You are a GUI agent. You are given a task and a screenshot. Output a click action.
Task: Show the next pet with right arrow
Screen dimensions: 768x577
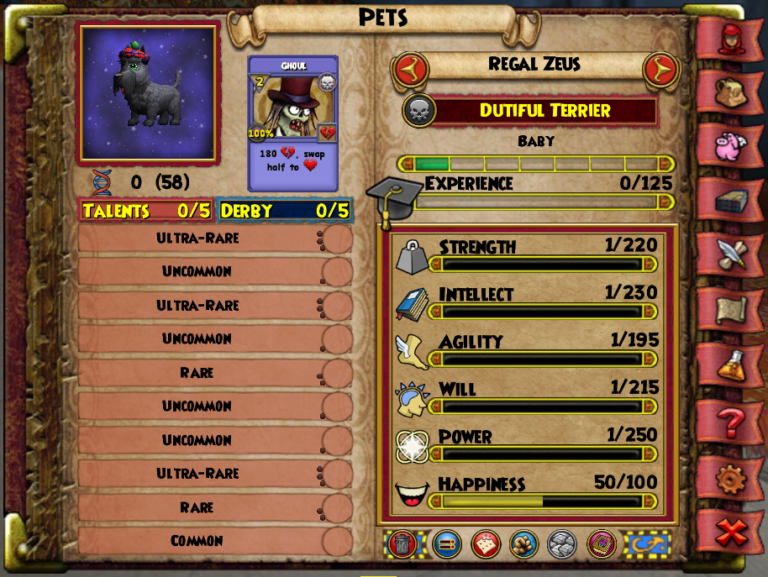(x=660, y=68)
